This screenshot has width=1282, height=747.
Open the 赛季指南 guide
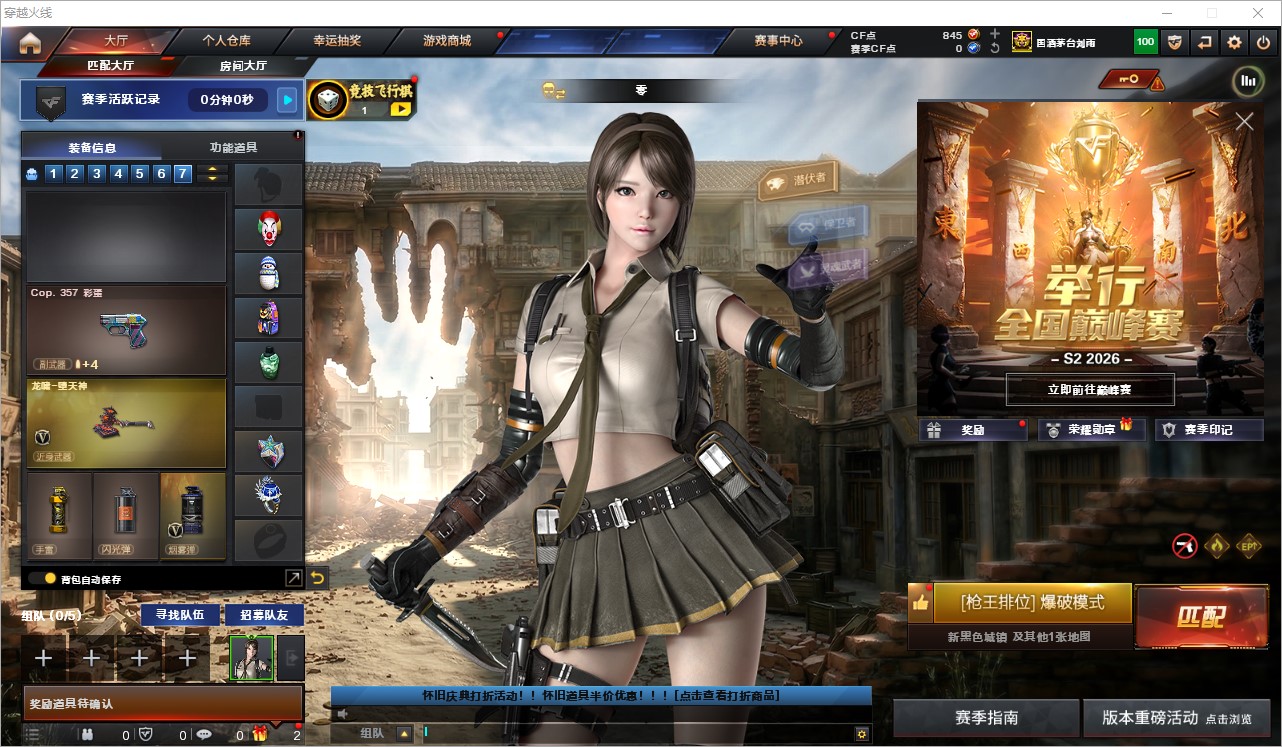click(986, 718)
